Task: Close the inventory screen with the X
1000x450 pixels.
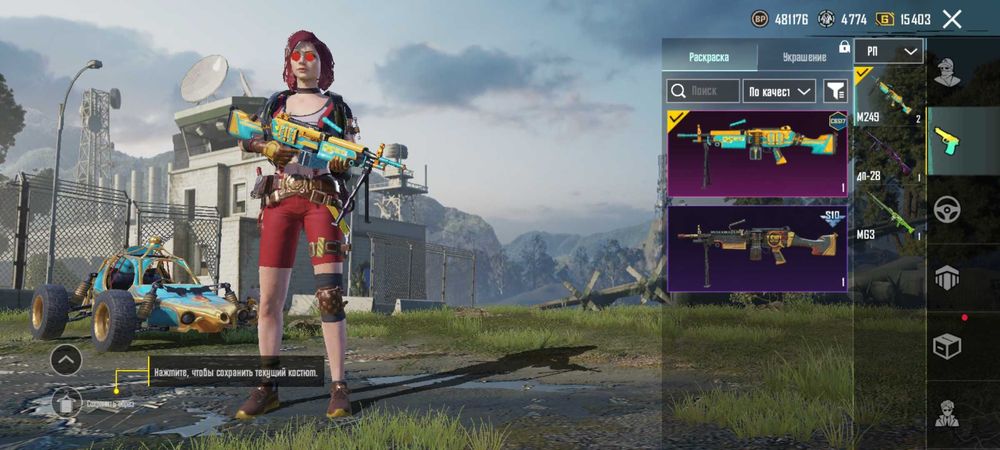Action: point(952,19)
